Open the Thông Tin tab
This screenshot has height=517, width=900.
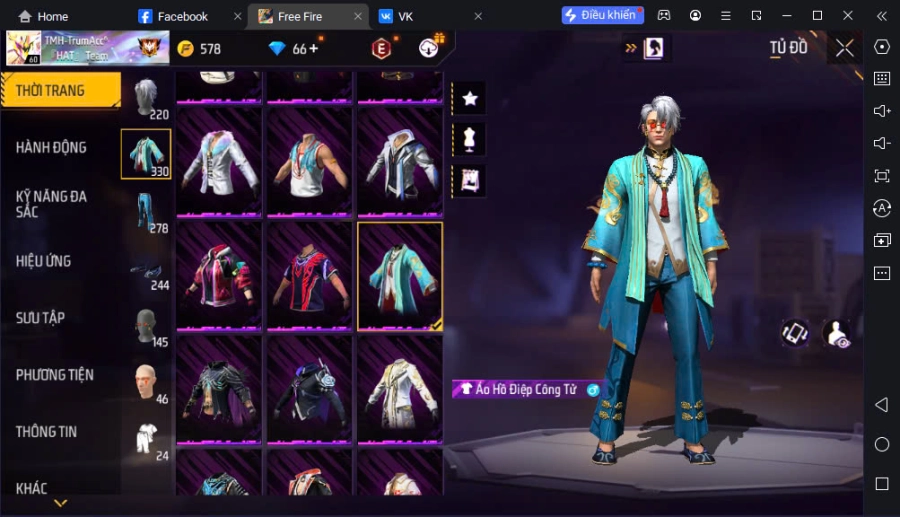coord(47,432)
